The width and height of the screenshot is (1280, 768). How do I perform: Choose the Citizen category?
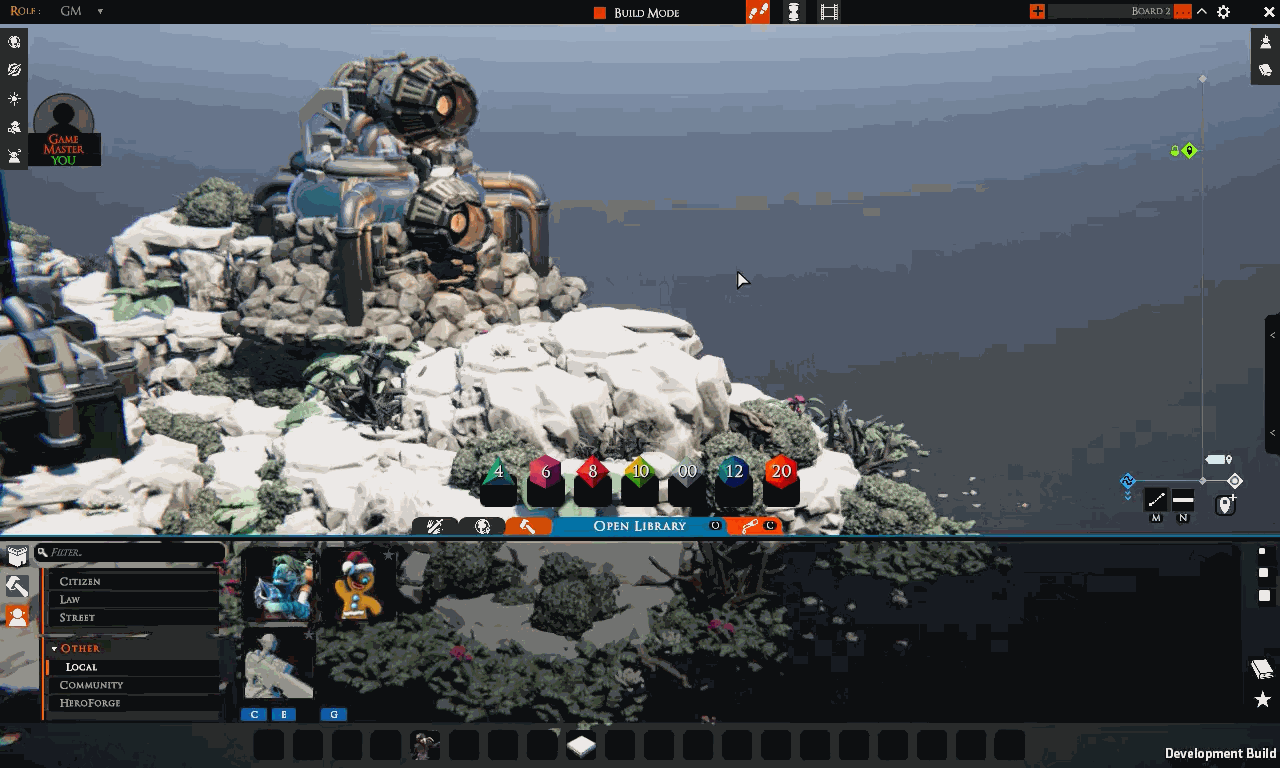click(133, 581)
